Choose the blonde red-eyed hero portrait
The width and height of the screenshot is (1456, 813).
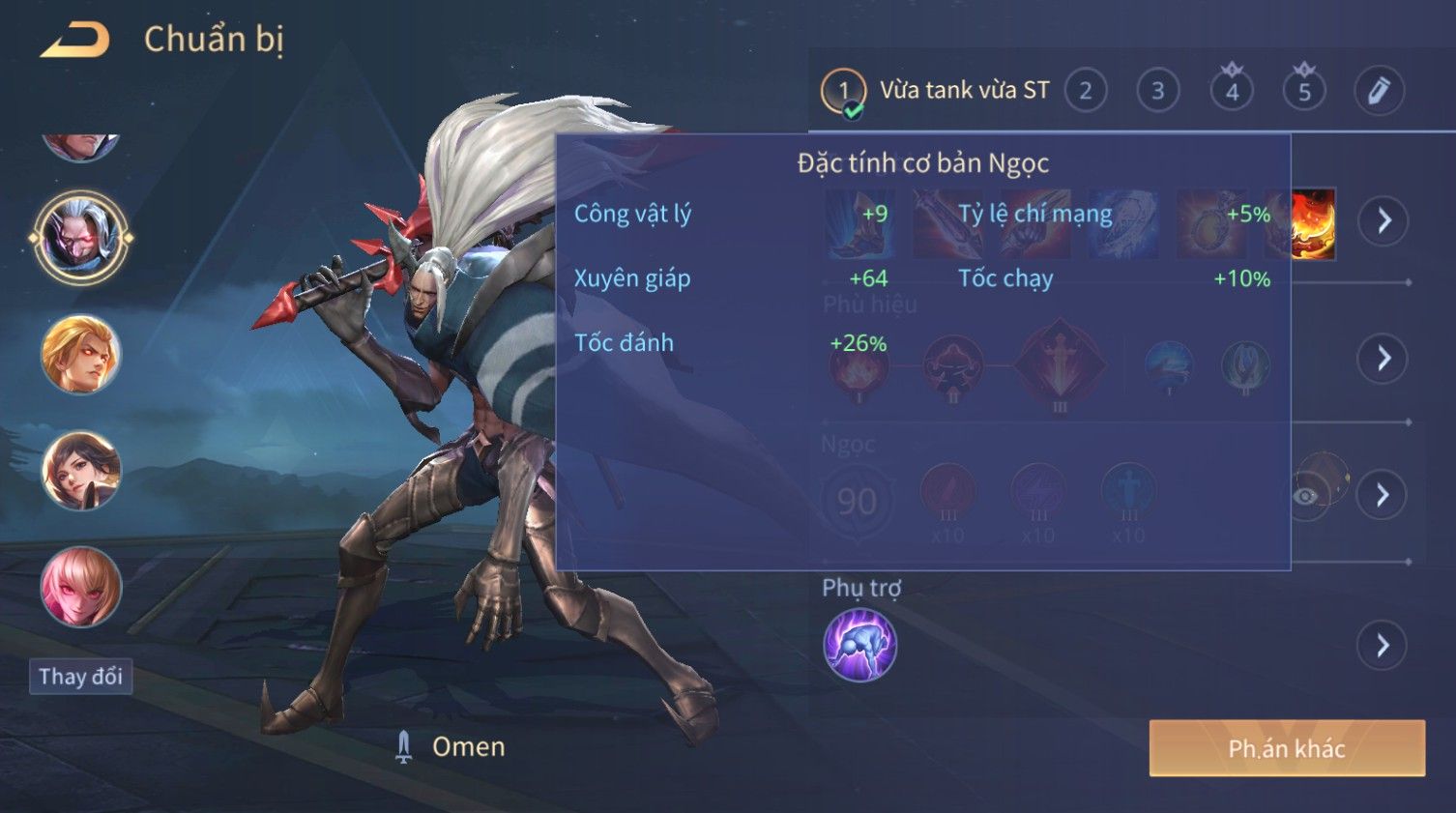[x=81, y=355]
